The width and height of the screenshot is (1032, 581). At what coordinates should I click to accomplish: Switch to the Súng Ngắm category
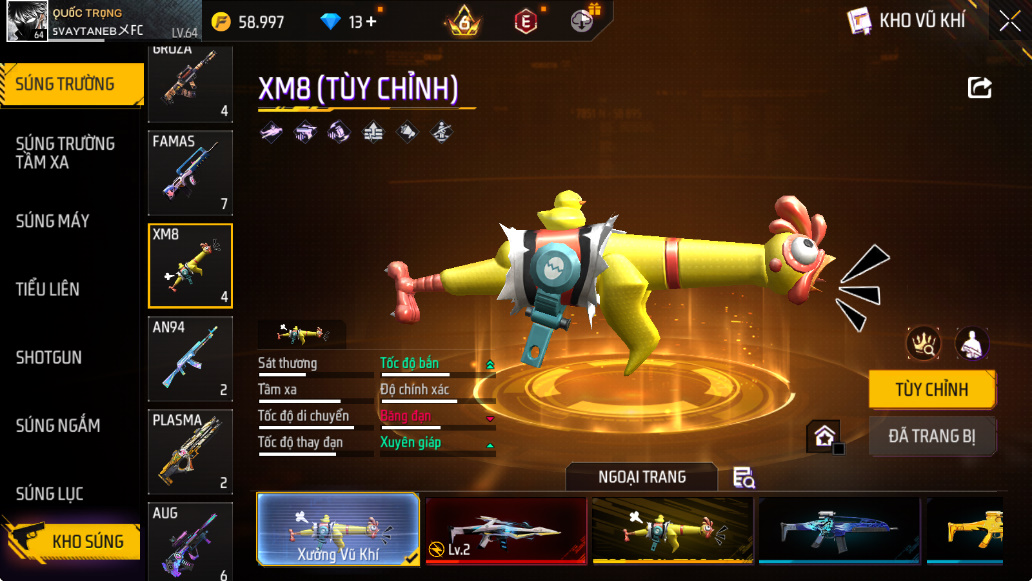pos(58,425)
